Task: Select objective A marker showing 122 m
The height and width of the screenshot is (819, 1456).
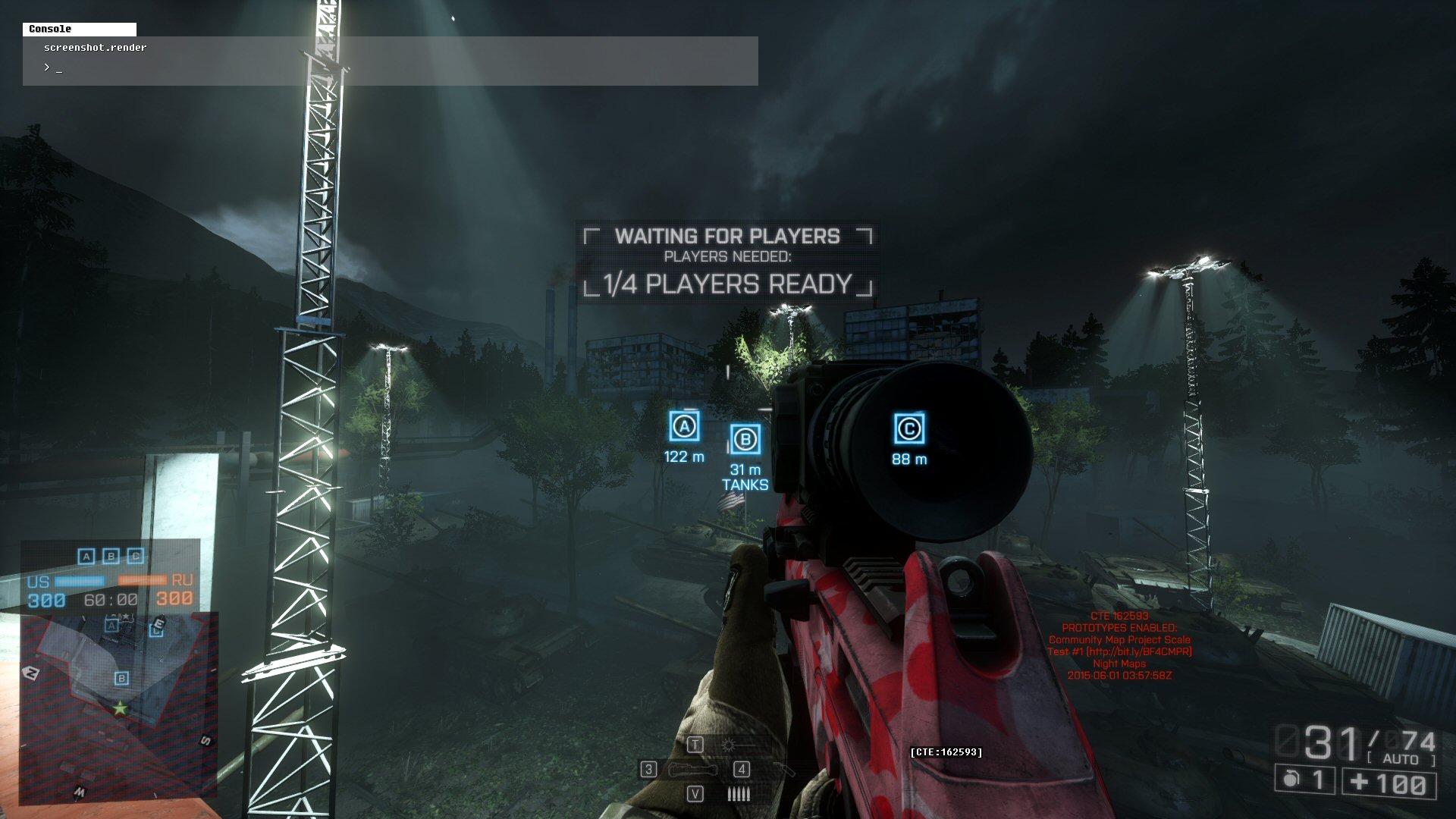Action: (684, 427)
